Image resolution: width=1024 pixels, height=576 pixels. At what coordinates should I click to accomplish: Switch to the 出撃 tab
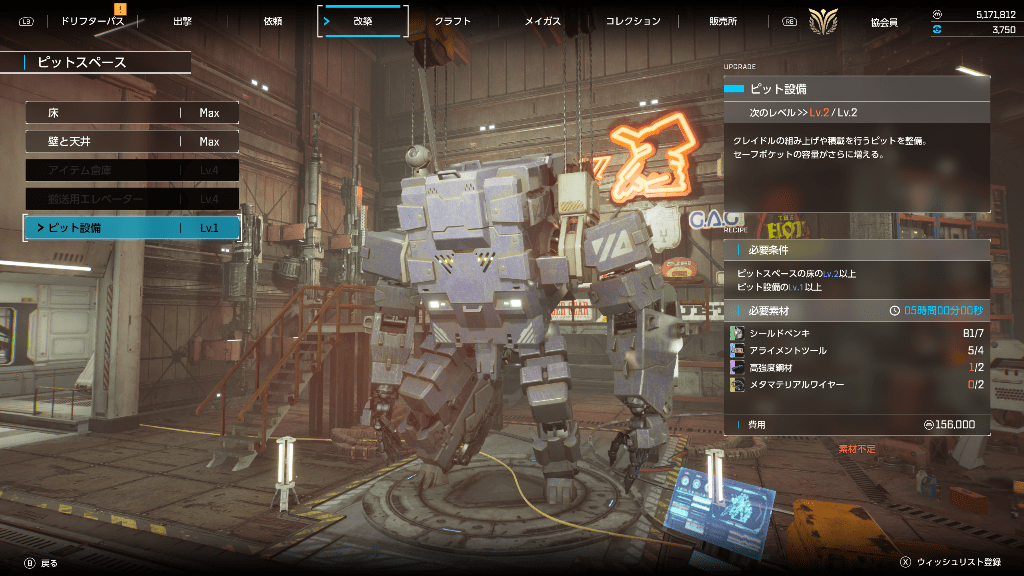(x=182, y=21)
